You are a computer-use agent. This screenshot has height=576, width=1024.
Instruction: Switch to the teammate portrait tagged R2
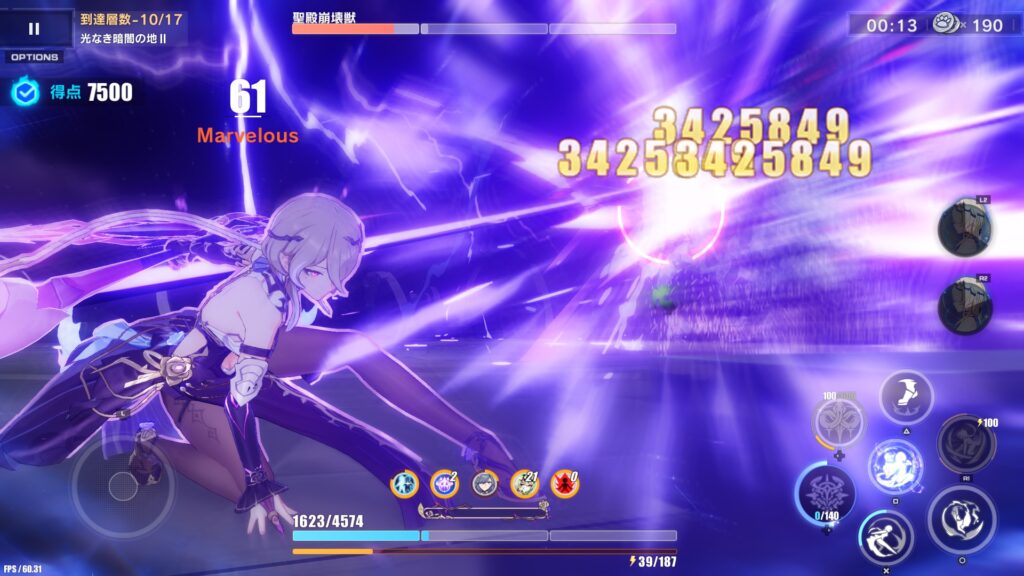click(x=964, y=305)
